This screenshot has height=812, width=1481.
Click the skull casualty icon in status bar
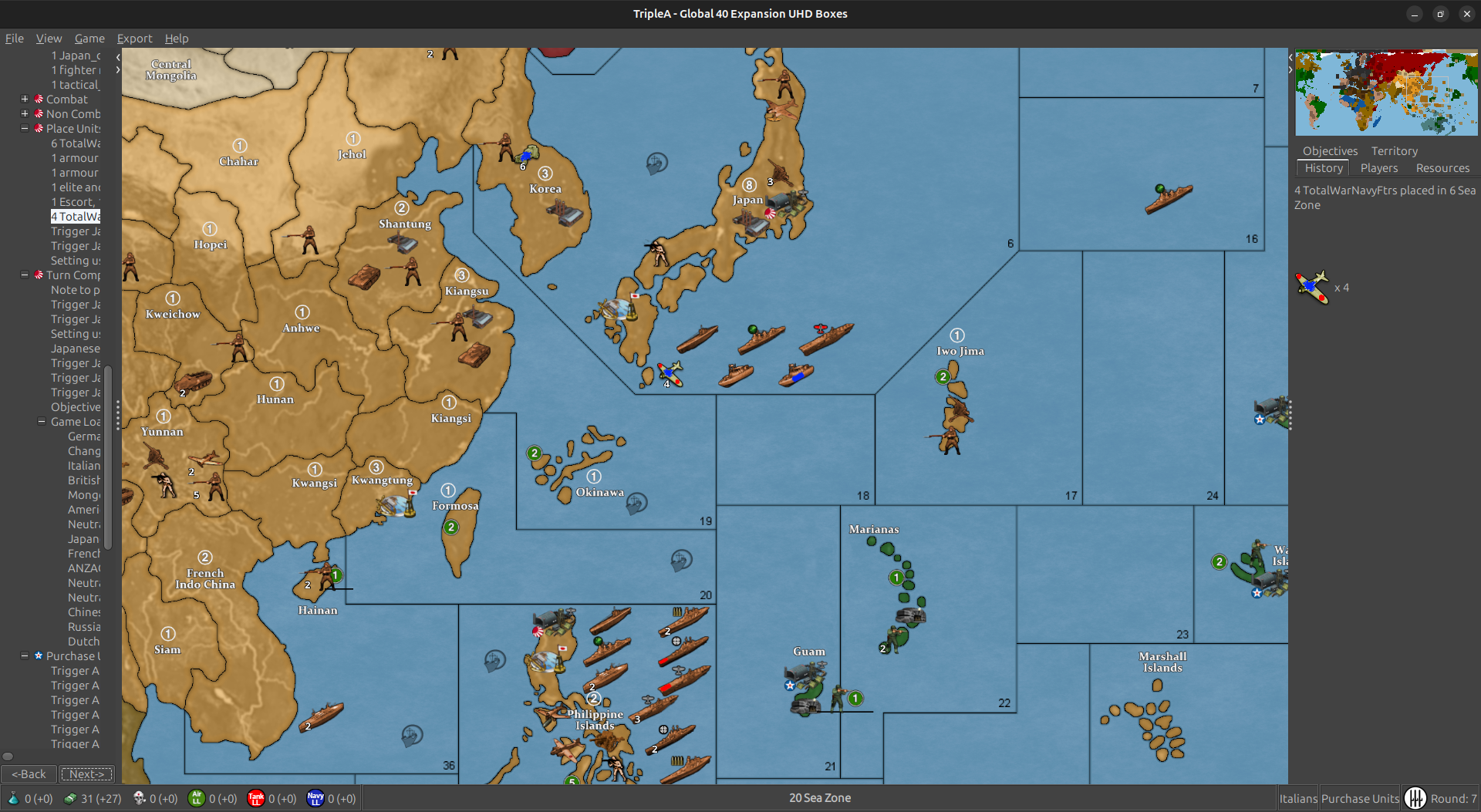pos(139,799)
